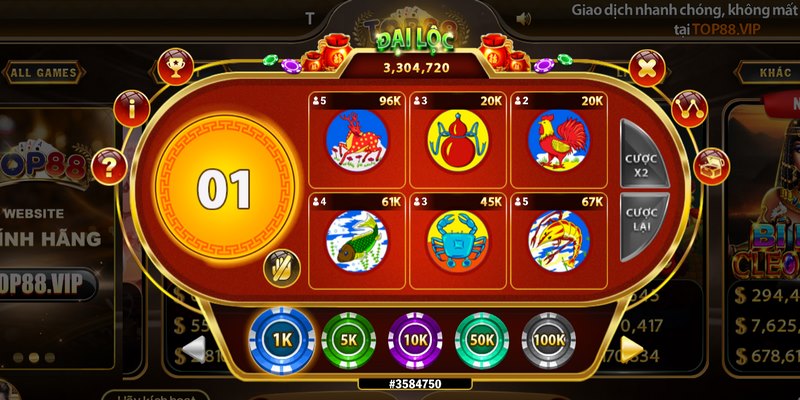Screen dimensions: 800x400
Task: Close the Đại Lộc game panel
Action: (647, 69)
